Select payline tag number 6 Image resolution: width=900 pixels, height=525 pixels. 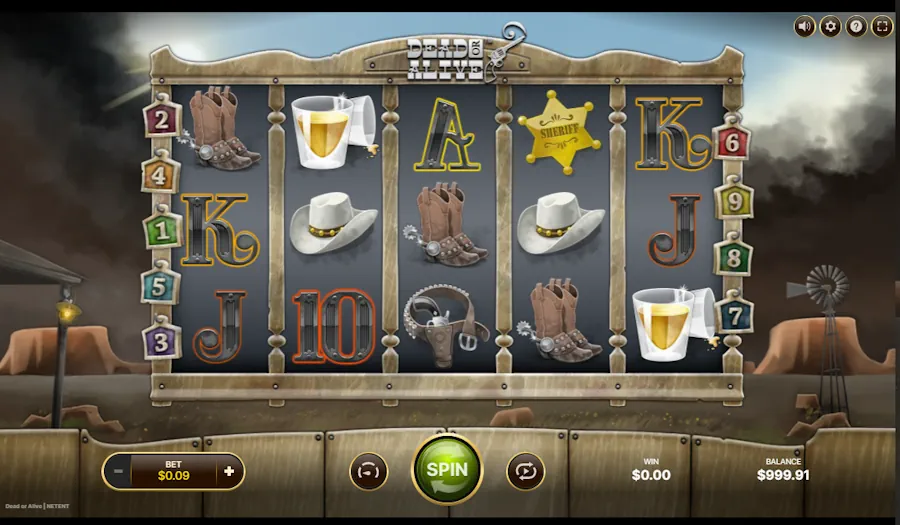[x=732, y=143]
